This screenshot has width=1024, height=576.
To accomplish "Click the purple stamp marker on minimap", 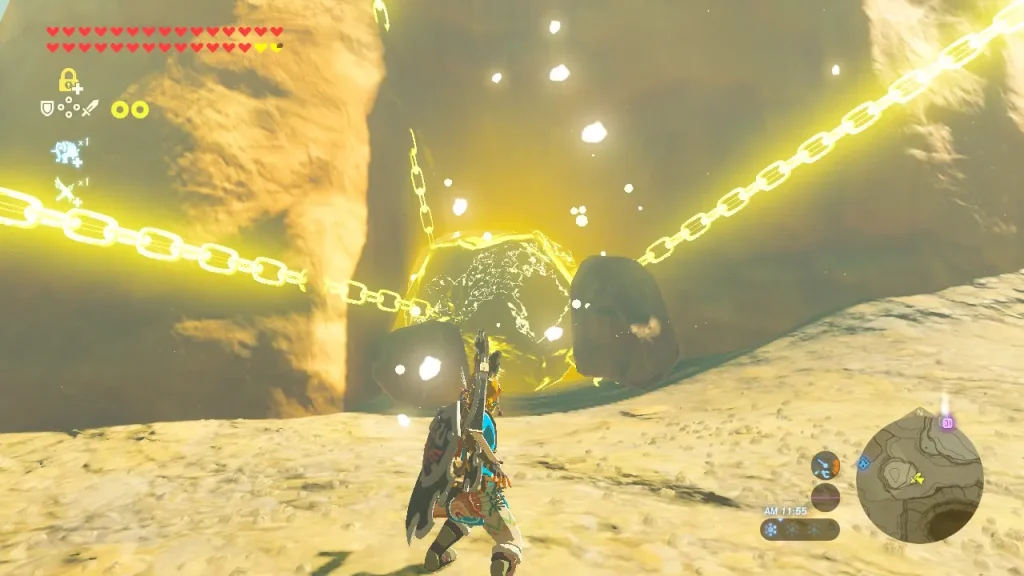I will [x=947, y=422].
